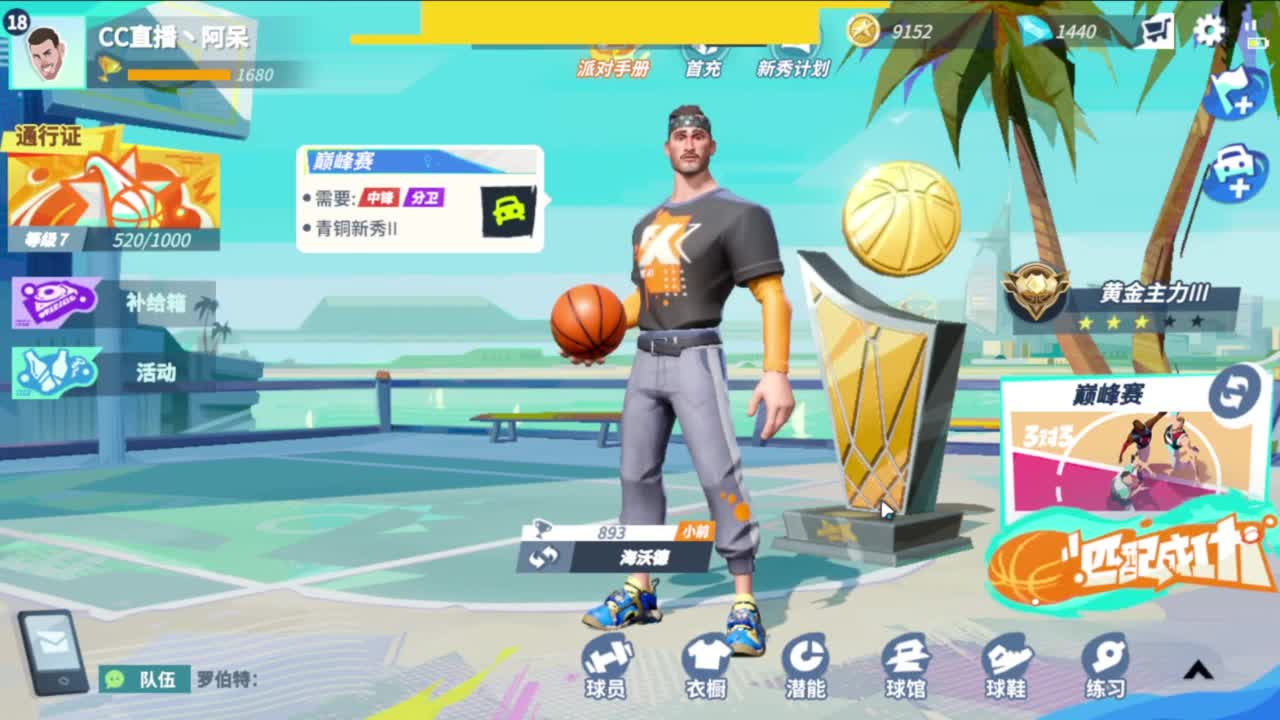The image size is (1280, 720).
Task: Open the 新秀计划 rookie plan
Action: point(792,57)
